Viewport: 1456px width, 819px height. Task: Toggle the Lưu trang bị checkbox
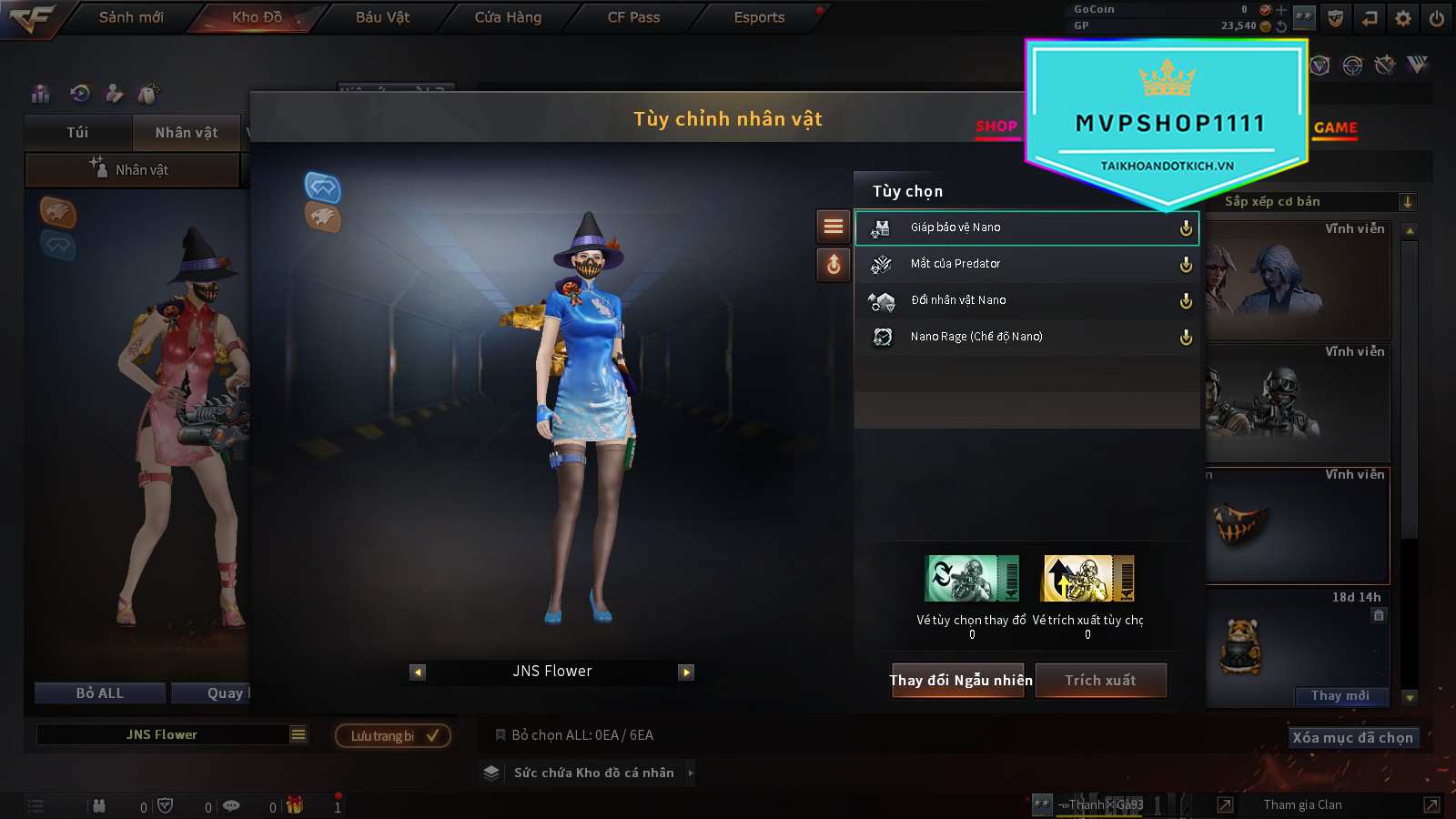(432, 735)
